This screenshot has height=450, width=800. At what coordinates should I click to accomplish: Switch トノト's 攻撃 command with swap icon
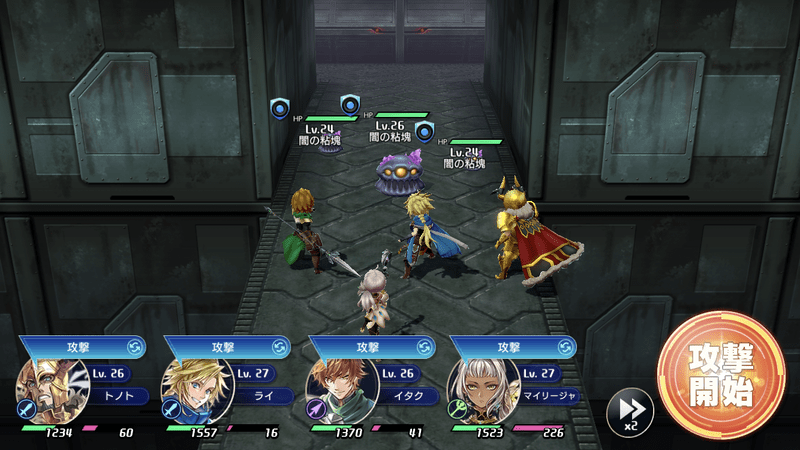(x=135, y=347)
